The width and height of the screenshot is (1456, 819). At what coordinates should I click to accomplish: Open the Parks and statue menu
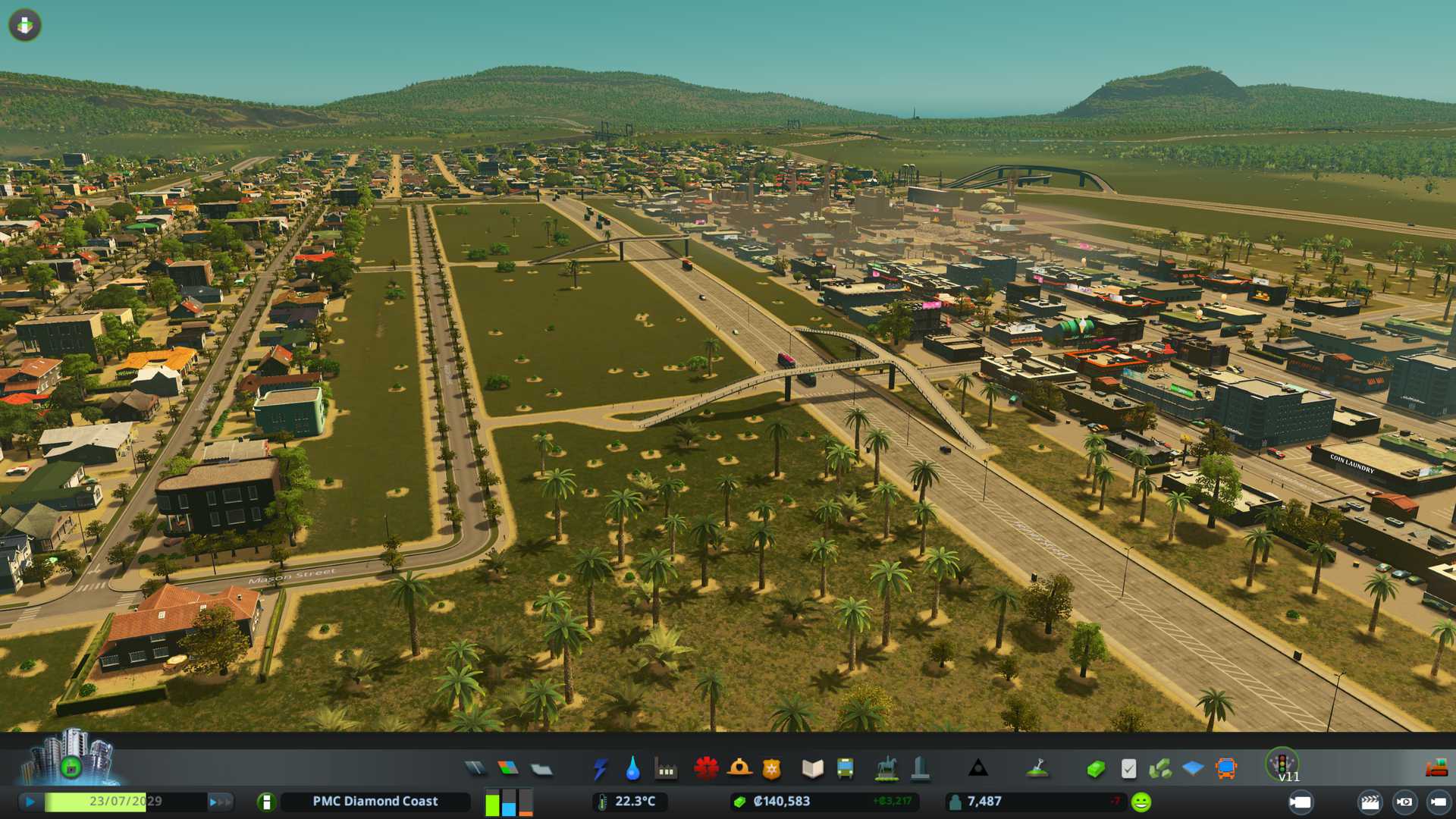(x=886, y=769)
